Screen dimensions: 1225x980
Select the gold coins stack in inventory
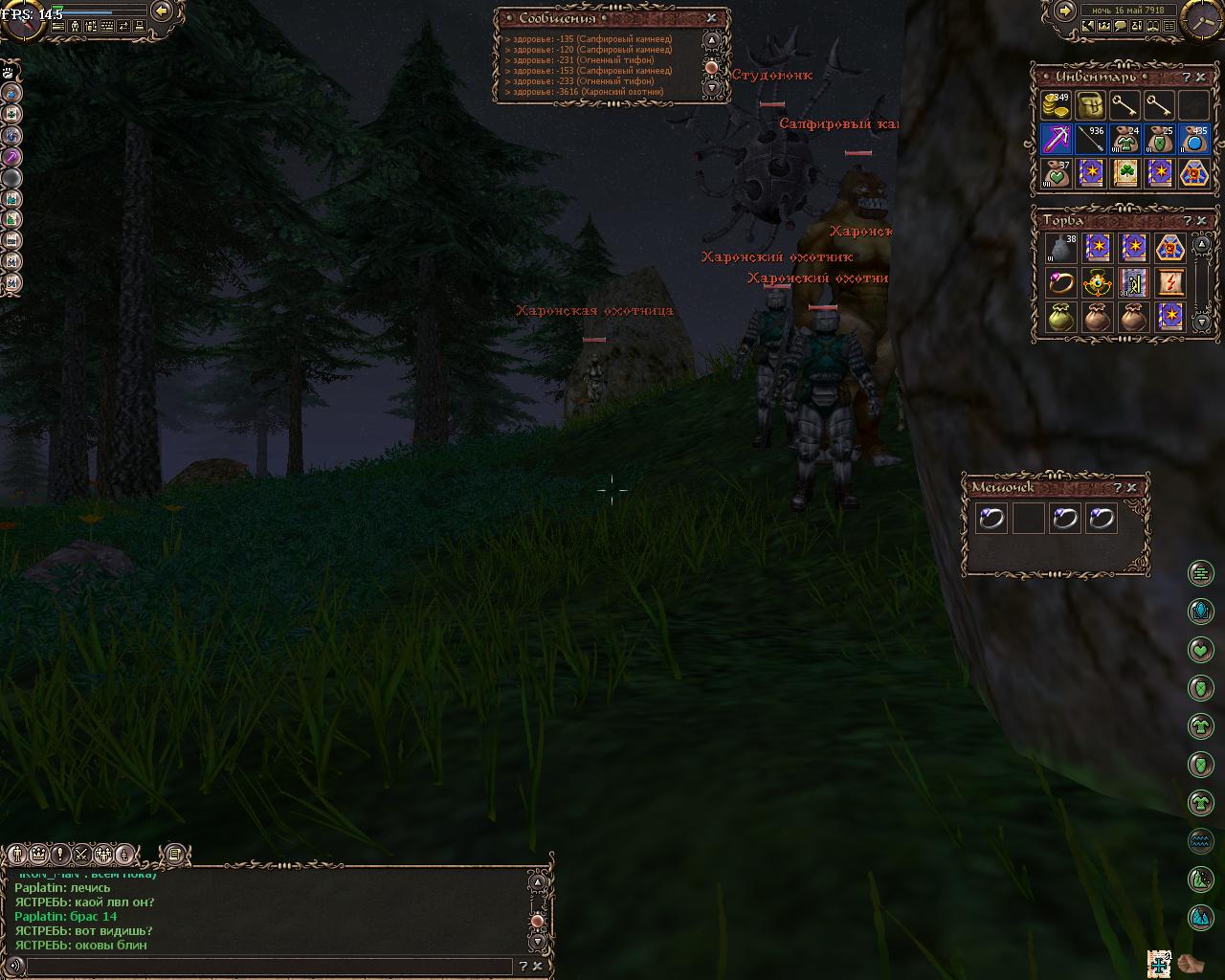(1057, 105)
